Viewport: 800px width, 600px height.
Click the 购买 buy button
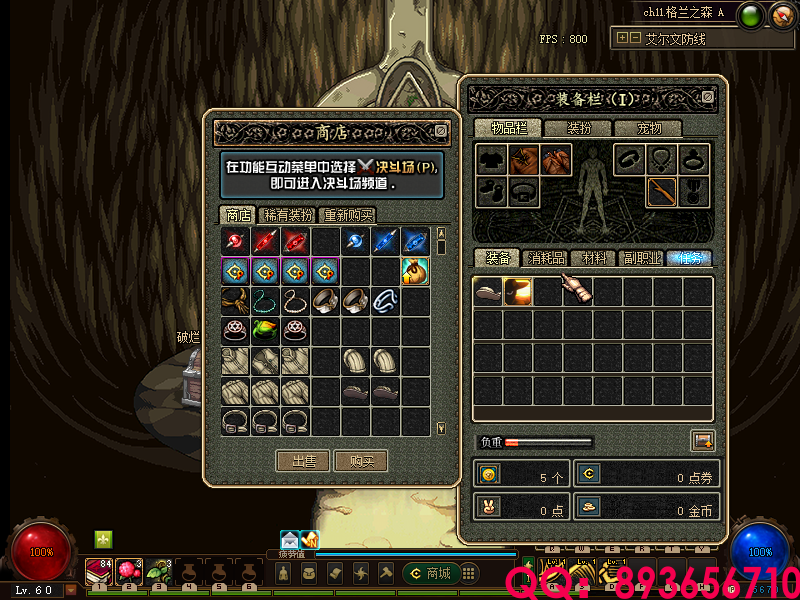[361, 461]
